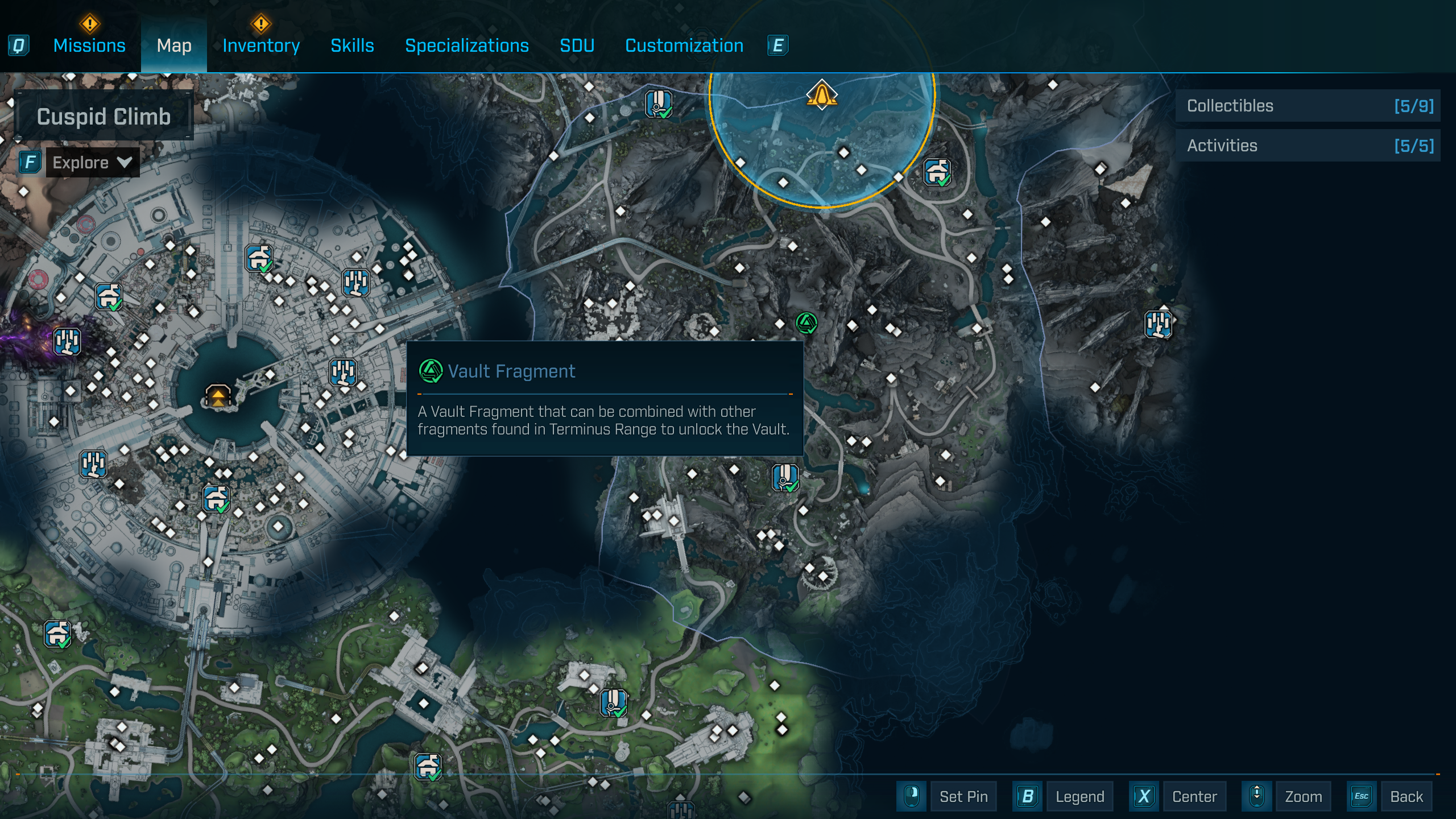Viewport: 1456px width, 819px height.
Task: Switch to the Customization tab
Action: [684, 45]
